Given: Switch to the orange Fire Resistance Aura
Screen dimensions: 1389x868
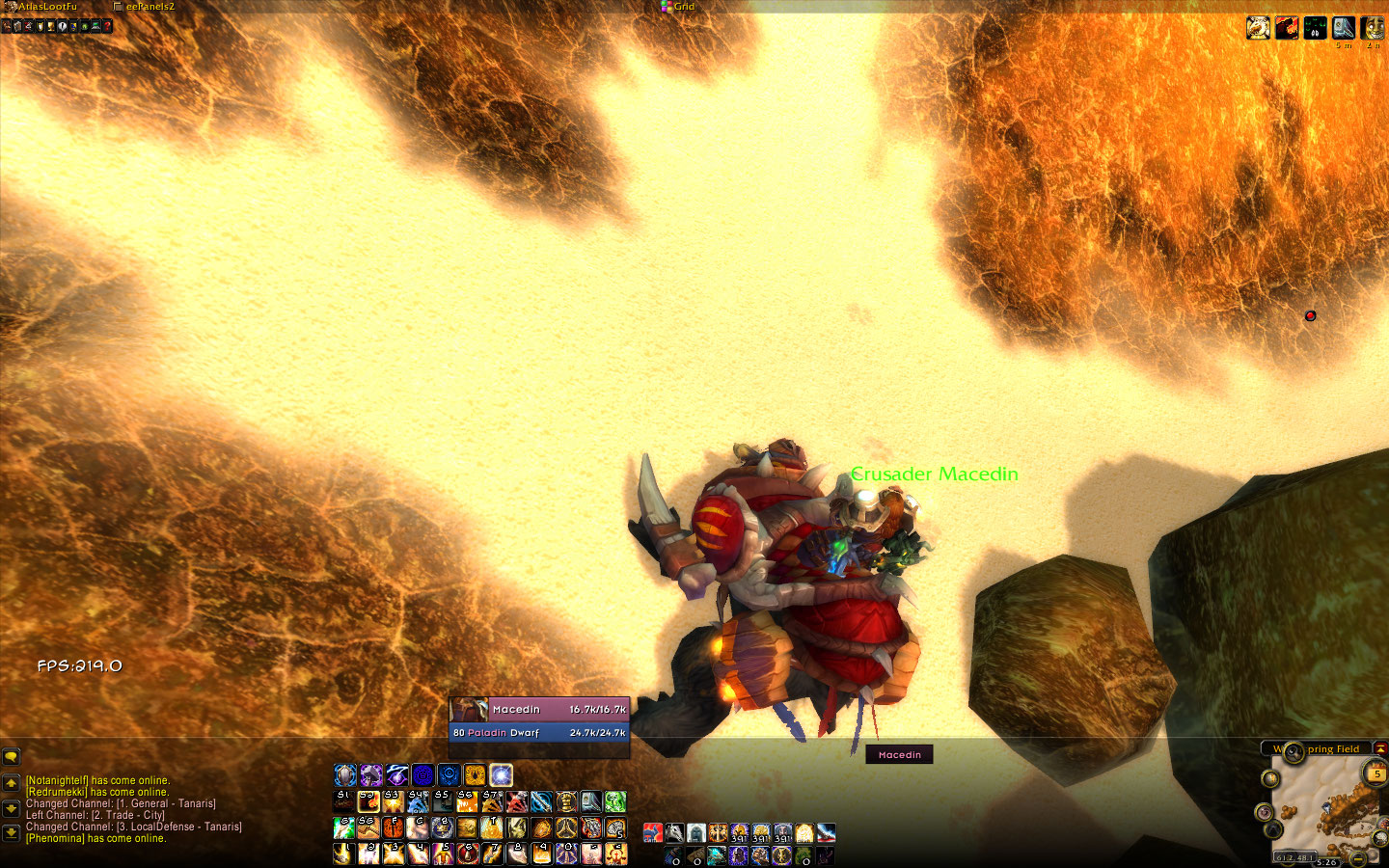Looking at the screenshot, I should (475, 775).
